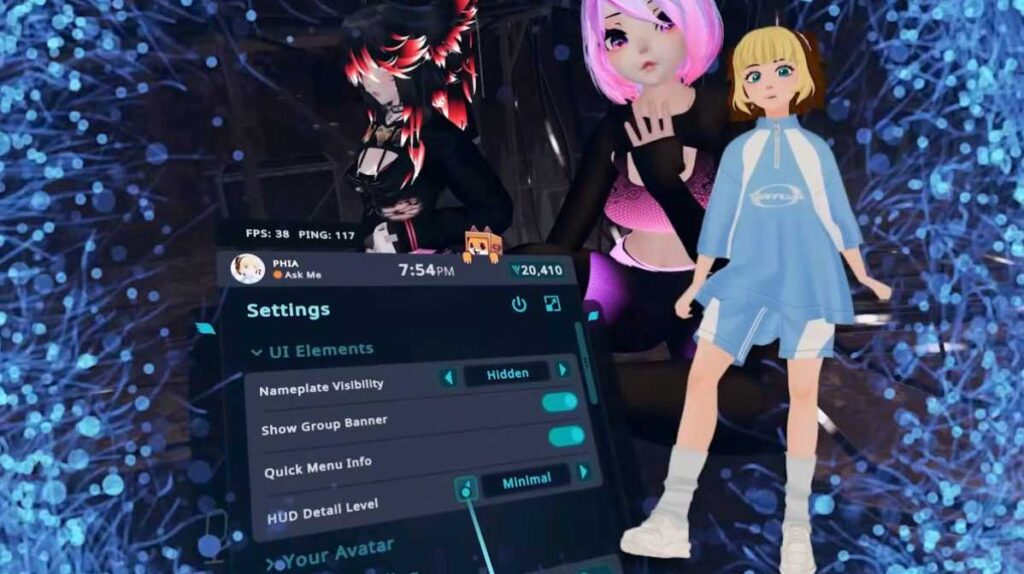
Task: Open the 20,410 credits balance
Action: pos(536,269)
